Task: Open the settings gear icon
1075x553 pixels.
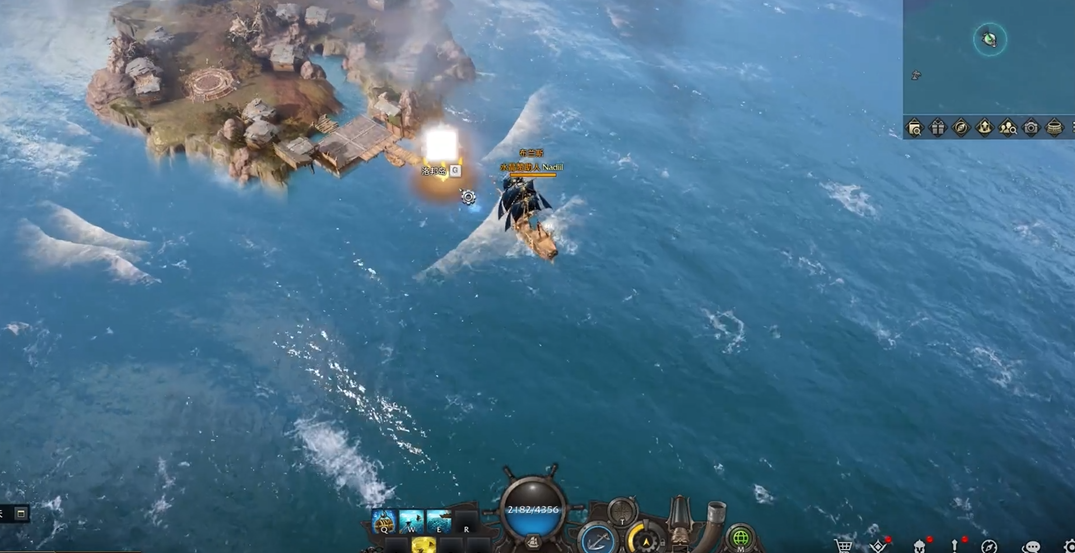Action: (1068, 546)
